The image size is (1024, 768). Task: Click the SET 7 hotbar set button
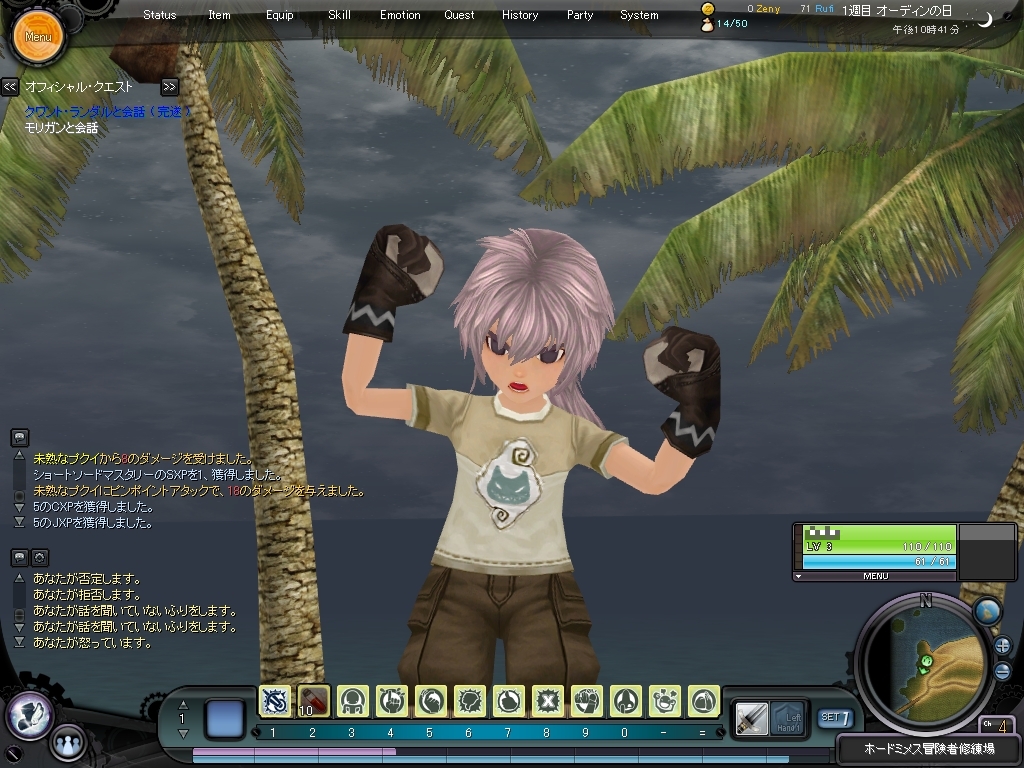pos(835,717)
